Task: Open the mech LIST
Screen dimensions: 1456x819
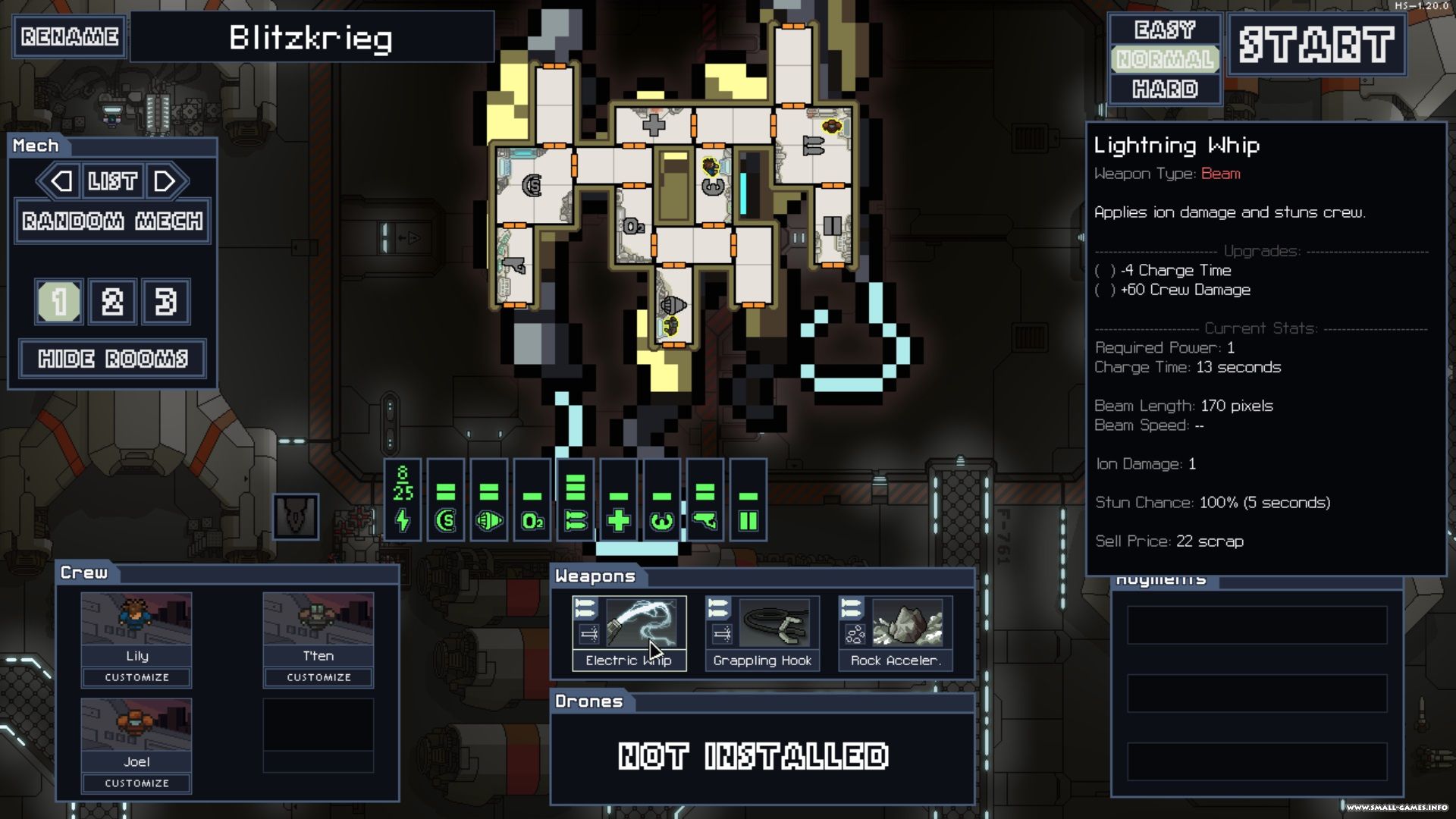Action: [x=112, y=181]
